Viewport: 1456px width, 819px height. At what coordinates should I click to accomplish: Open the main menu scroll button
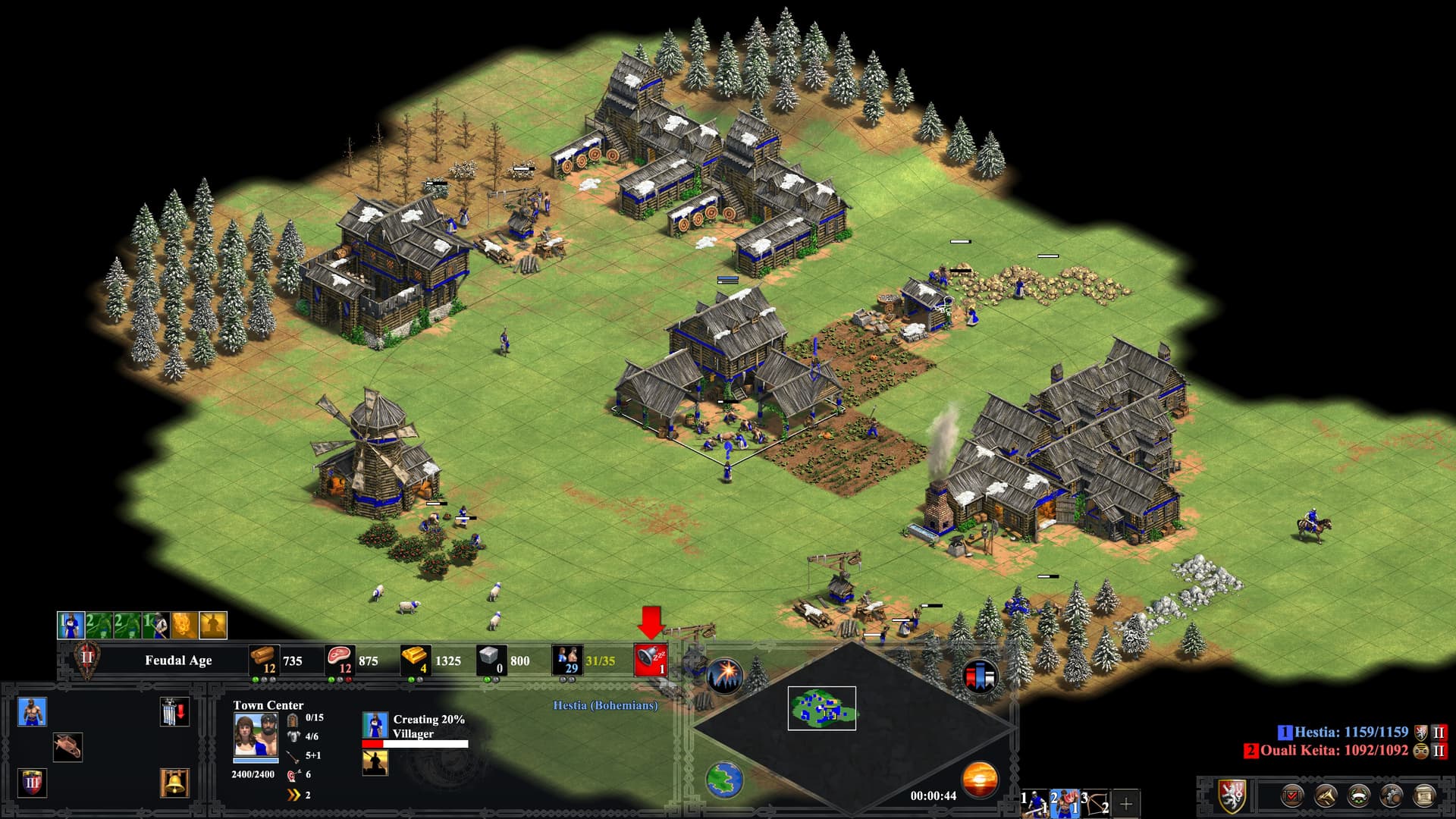tap(1425, 796)
